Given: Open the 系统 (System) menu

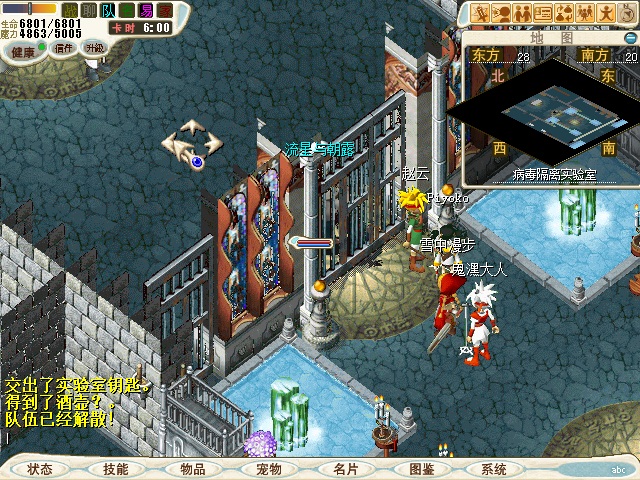Looking at the screenshot, I should (494, 468).
